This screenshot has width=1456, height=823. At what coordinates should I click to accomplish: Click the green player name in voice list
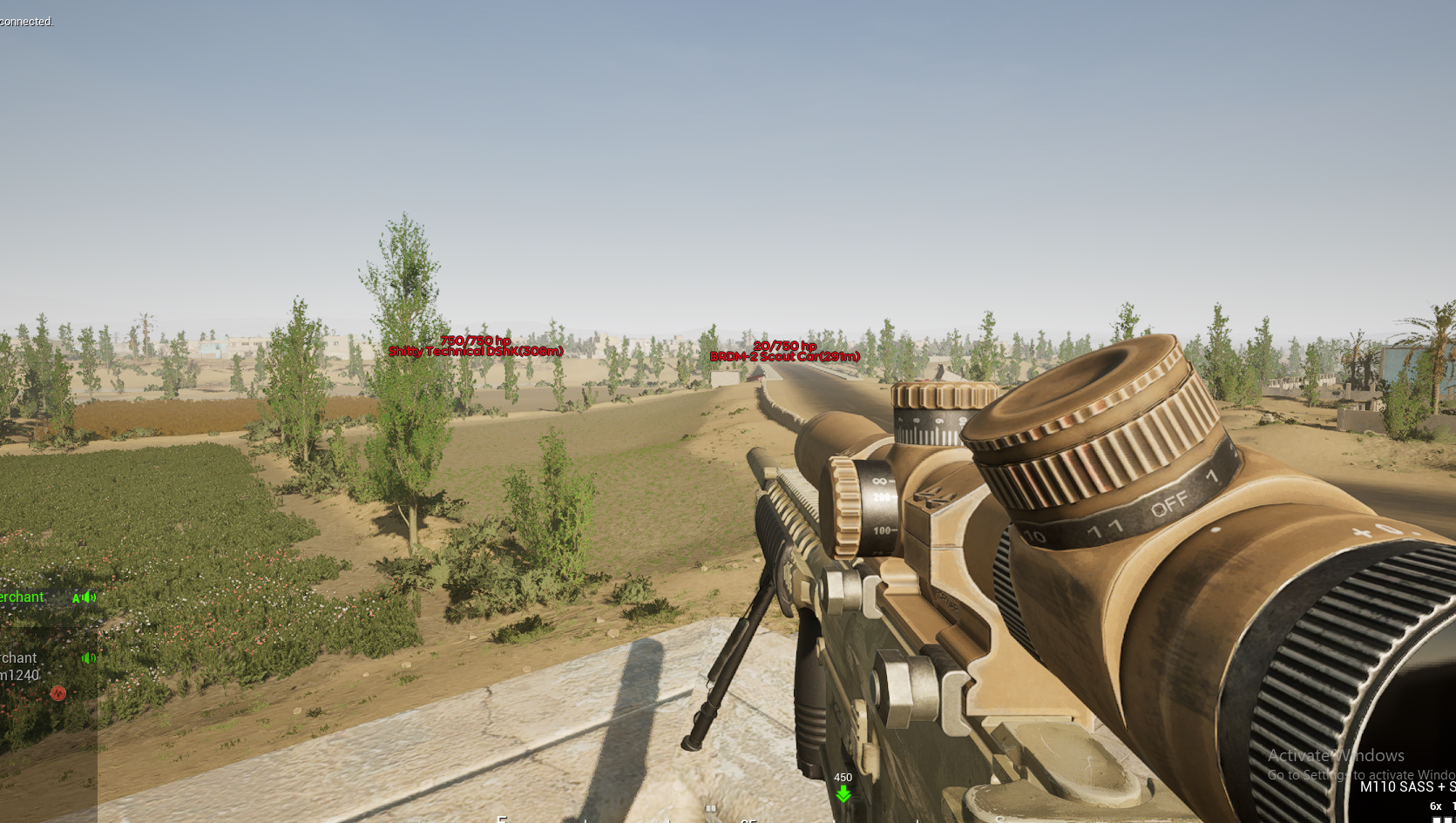22,597
